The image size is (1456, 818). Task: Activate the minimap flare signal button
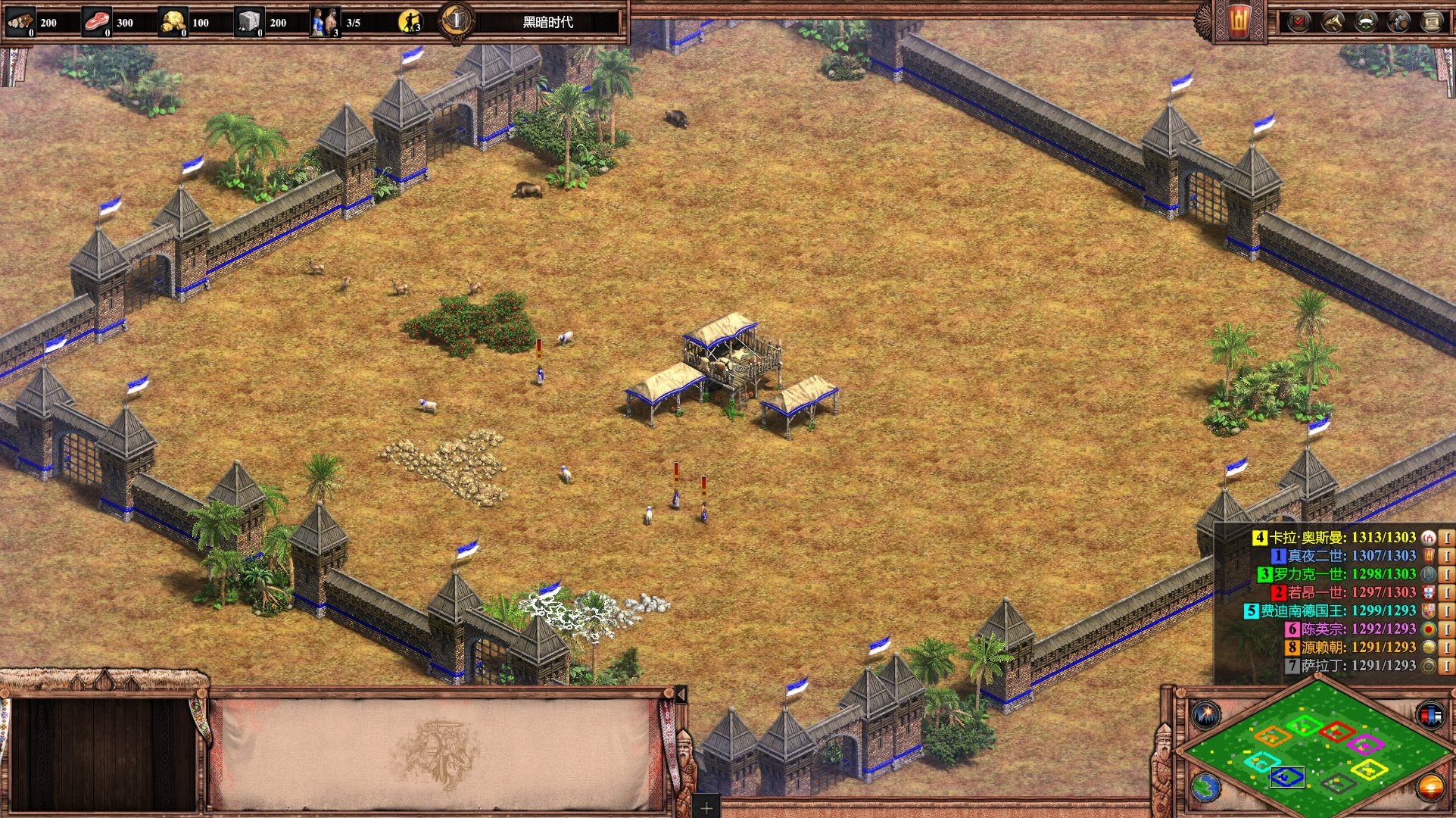click(1205, 714)
